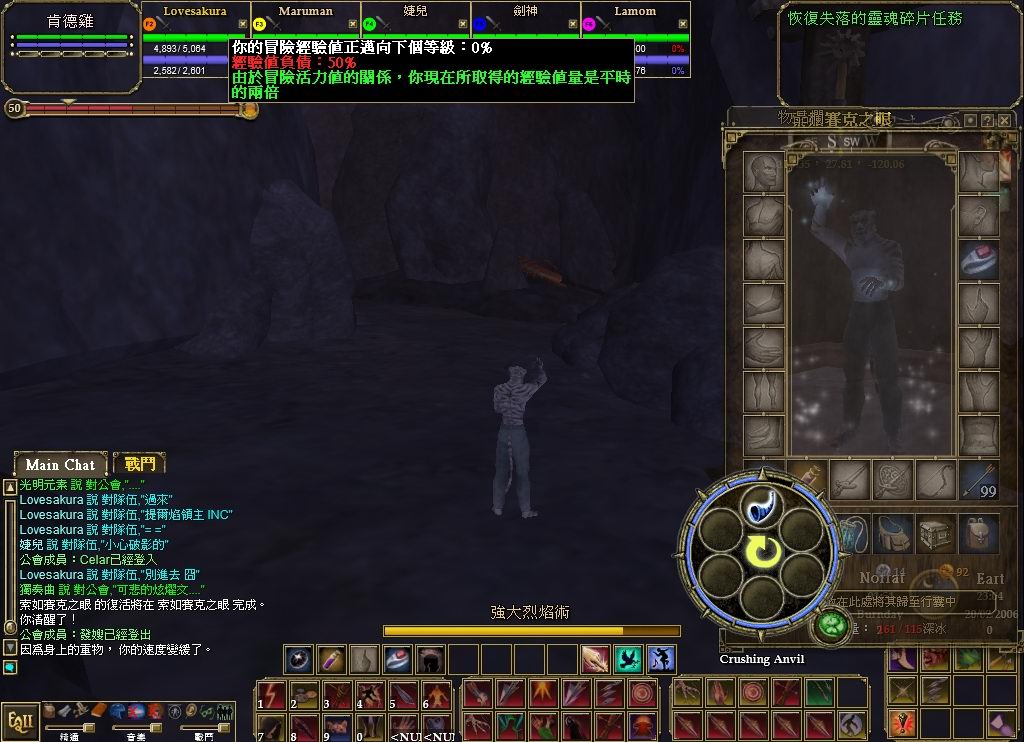Activate the lightning bolt ability in slot 1
This screenshot has width=1024, height=742.
click(x=271, y=694)
